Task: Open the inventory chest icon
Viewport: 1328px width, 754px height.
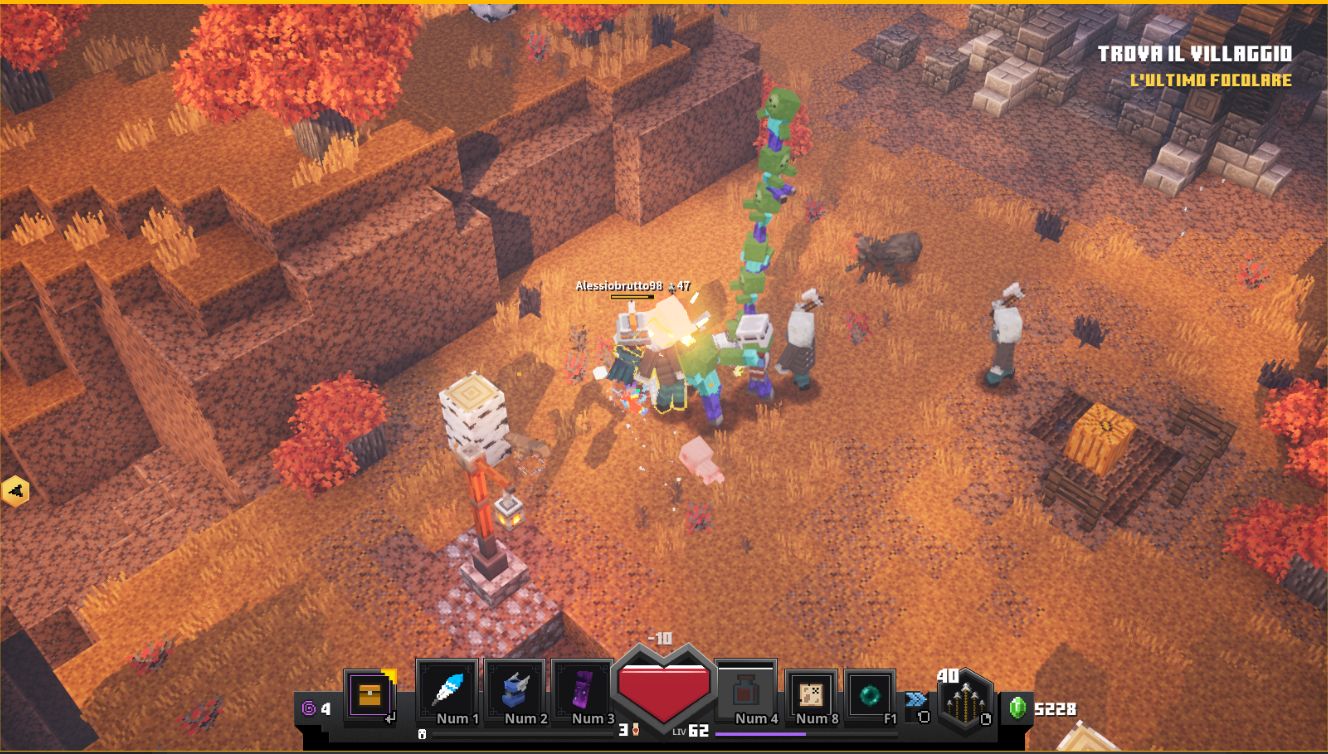Action: pos(371,693)
